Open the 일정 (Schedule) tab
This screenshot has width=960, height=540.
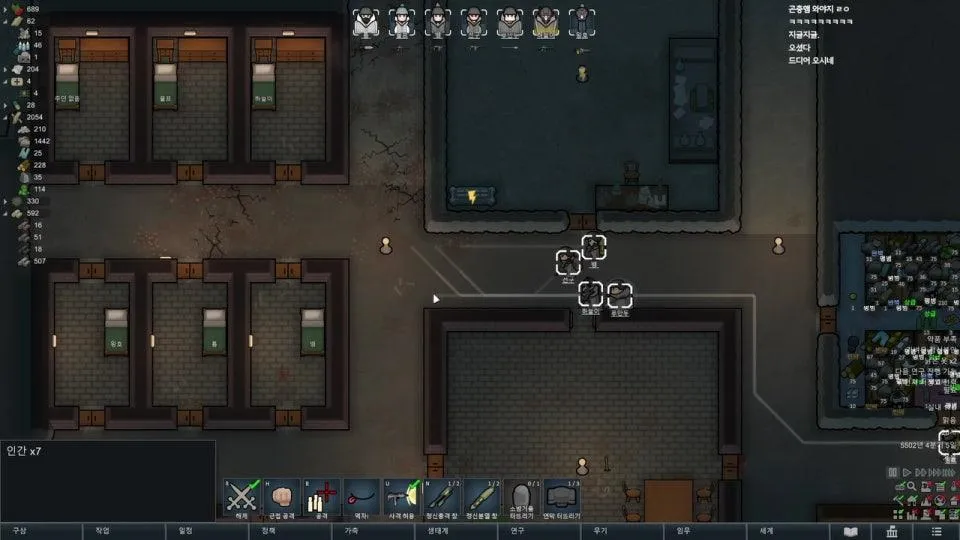tap(185, 531)
